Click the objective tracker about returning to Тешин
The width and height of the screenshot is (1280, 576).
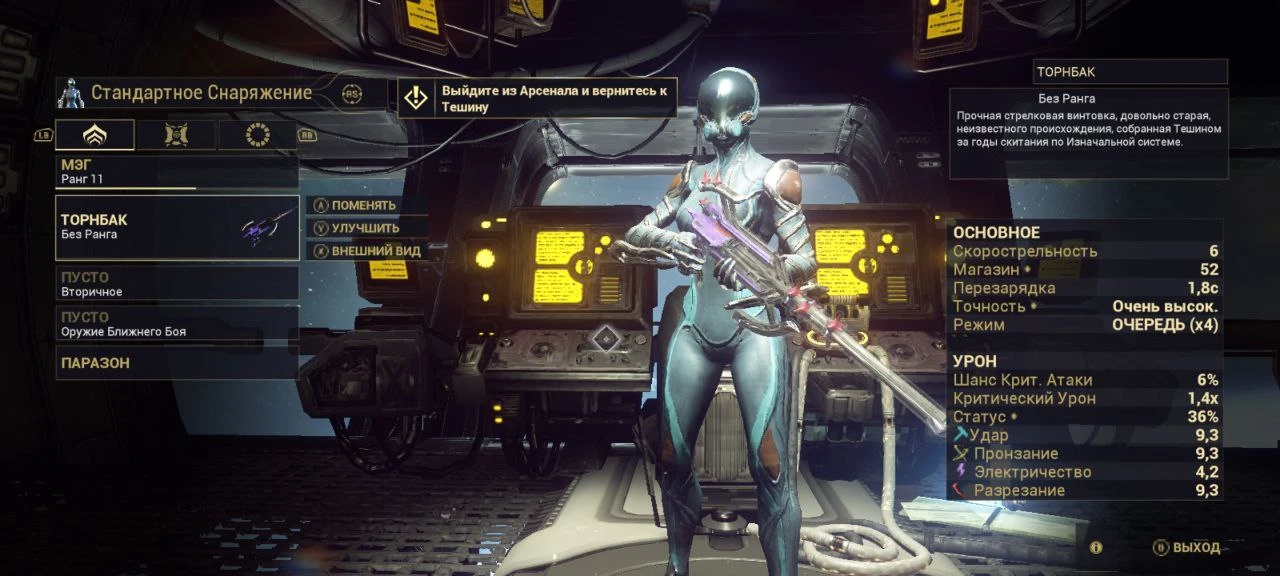coord(538,98)
